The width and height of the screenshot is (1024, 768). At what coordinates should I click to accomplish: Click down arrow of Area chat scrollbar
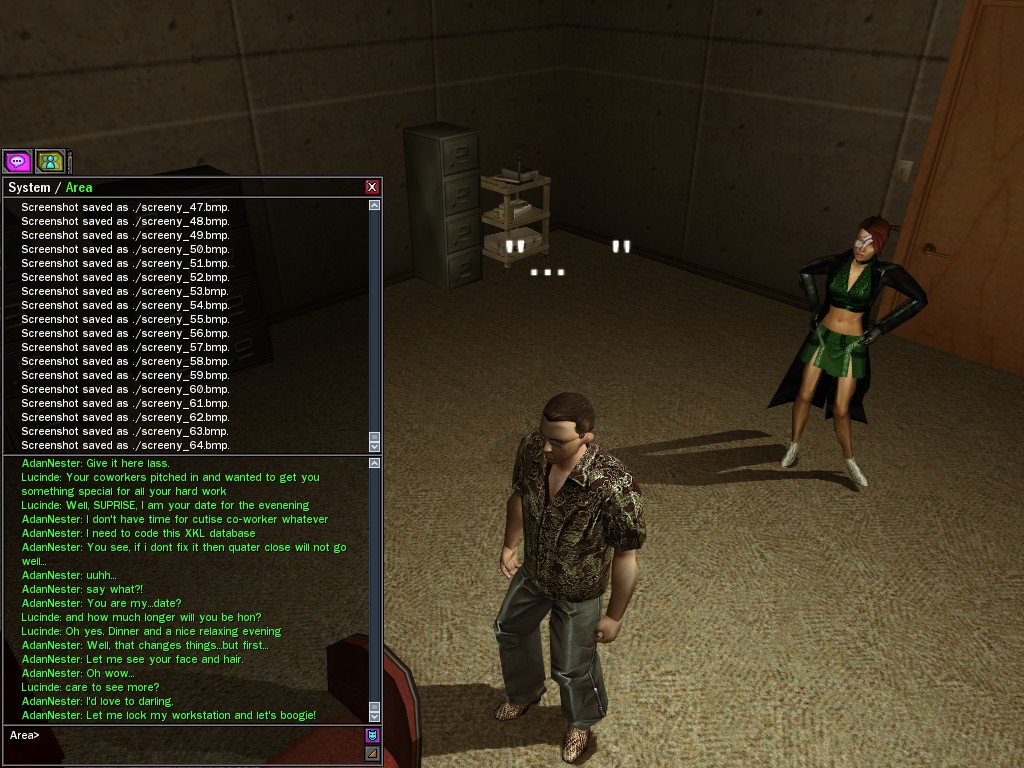point(375,716)
